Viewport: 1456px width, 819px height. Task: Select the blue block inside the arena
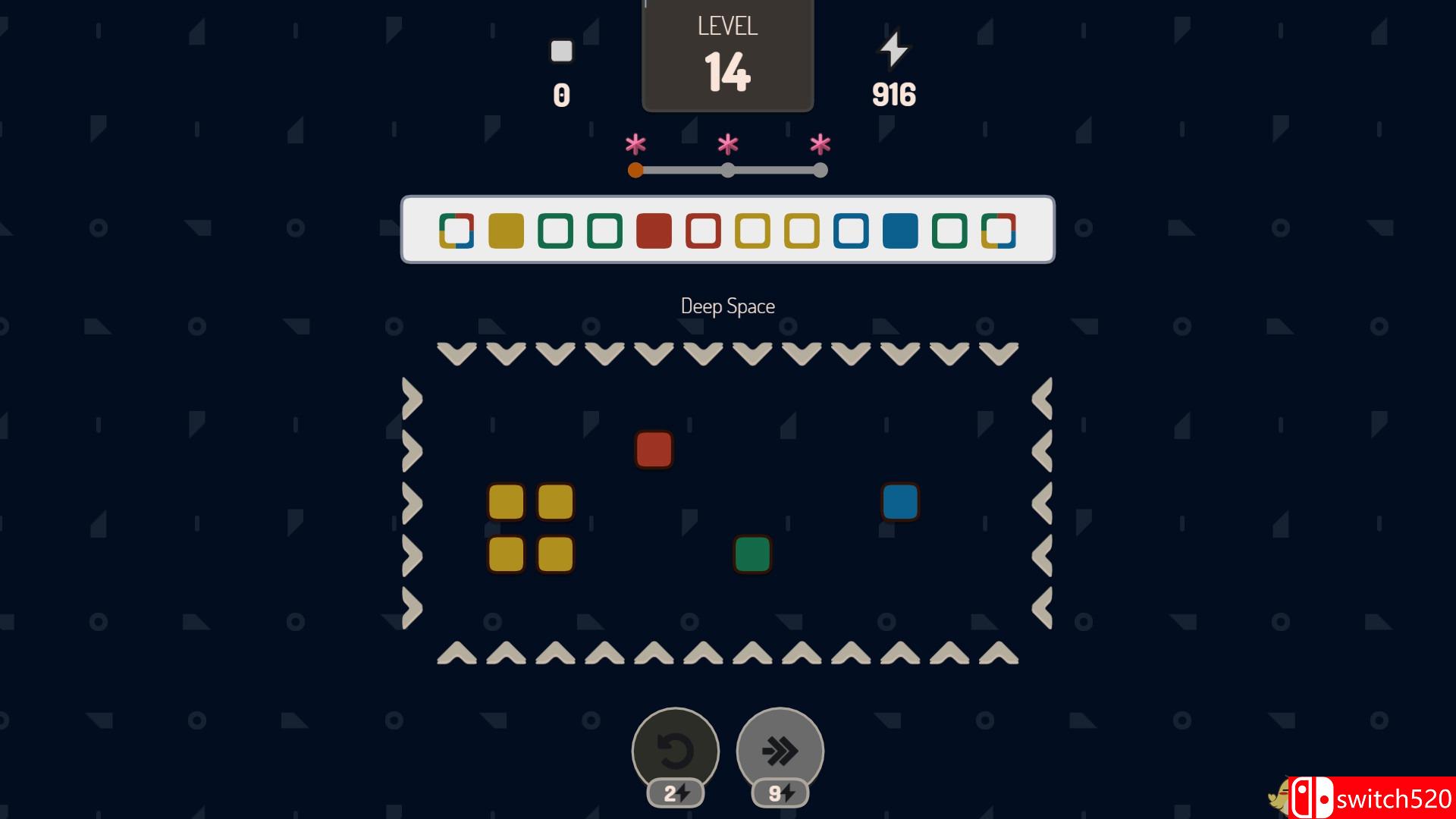[x=900, y=500]
